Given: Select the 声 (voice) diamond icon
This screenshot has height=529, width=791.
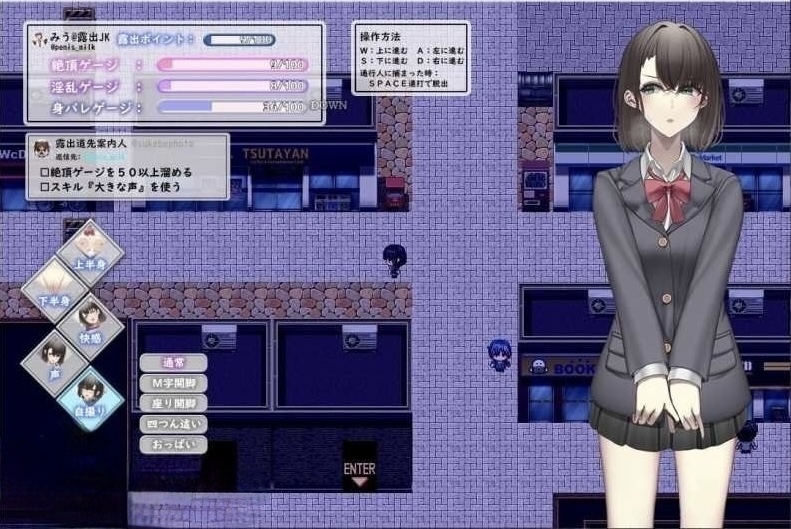Looking at the screenshot, I should tap(54, 359).
